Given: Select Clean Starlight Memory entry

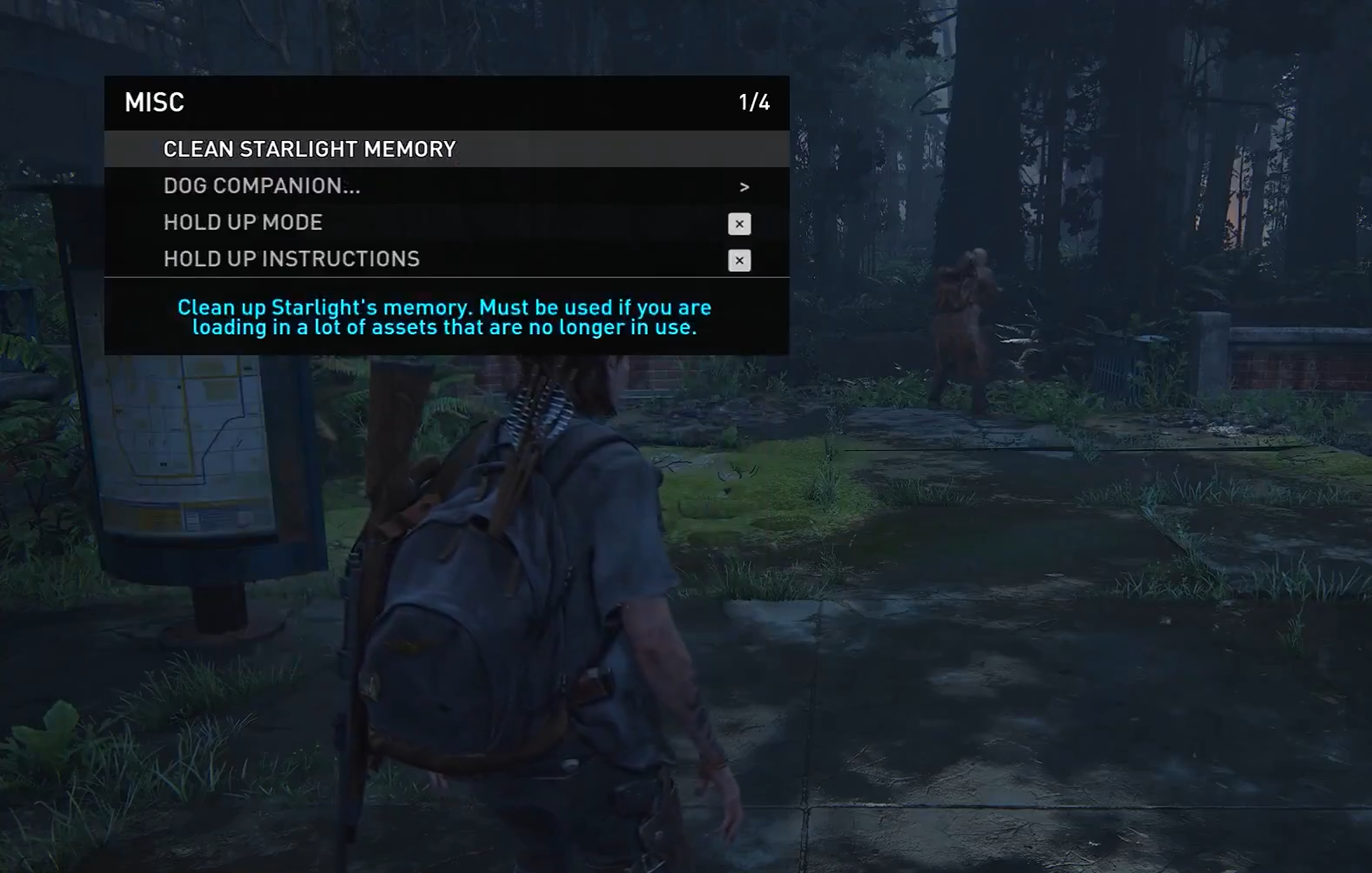Looking at the screenshot, I should pos(310,149).
